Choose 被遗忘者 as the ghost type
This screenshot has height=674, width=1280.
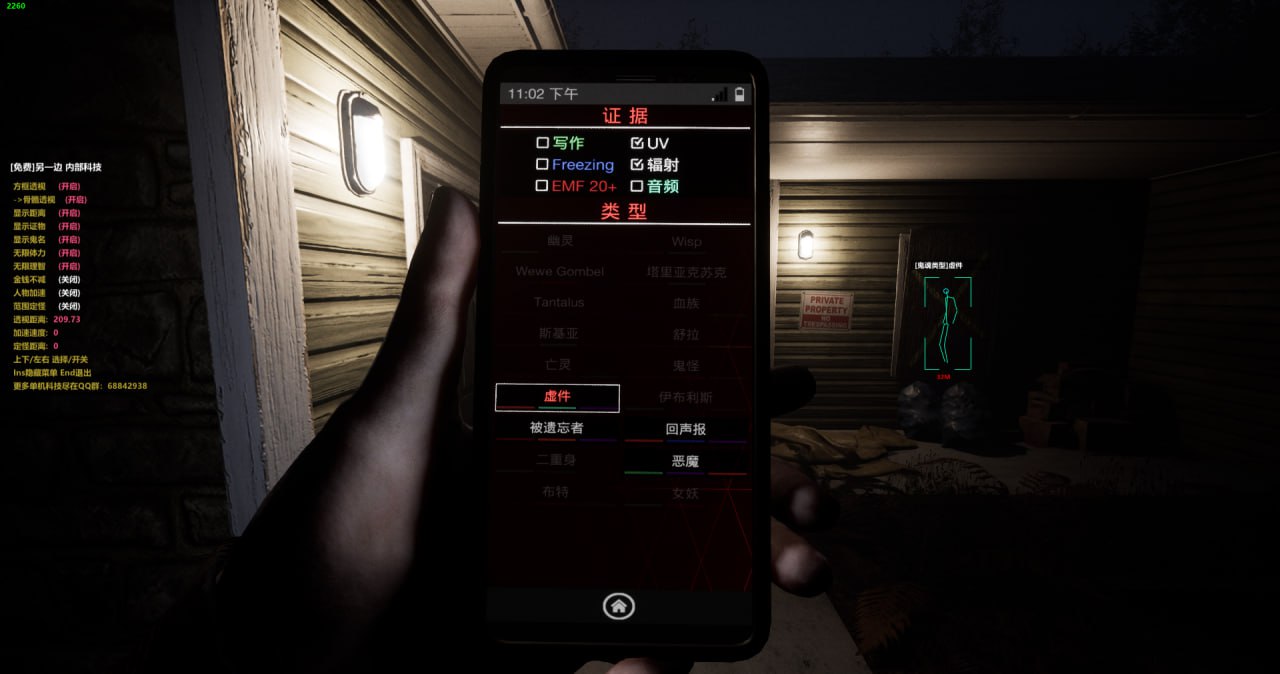point(557,428)
